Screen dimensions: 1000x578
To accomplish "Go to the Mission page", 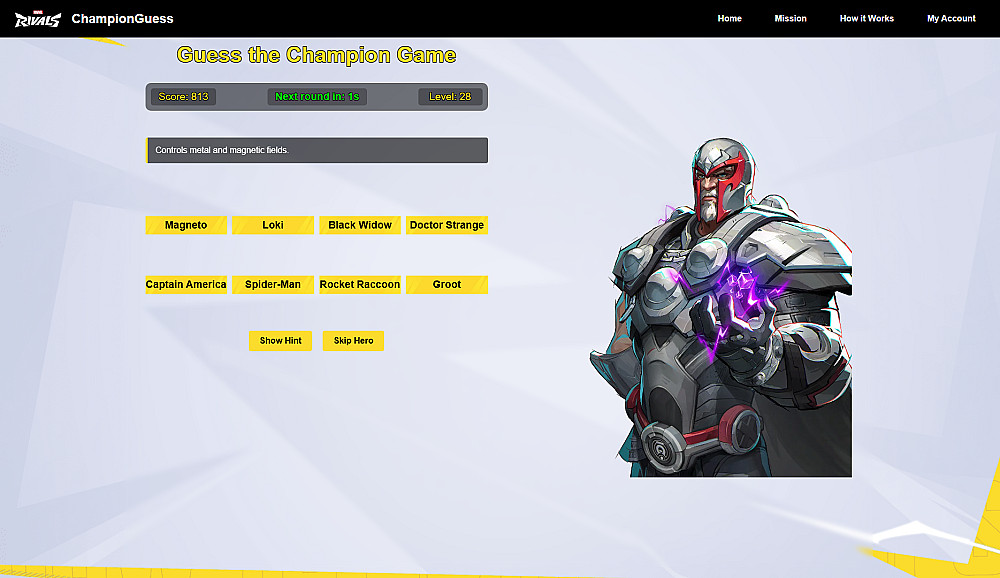I will [790, 18].
